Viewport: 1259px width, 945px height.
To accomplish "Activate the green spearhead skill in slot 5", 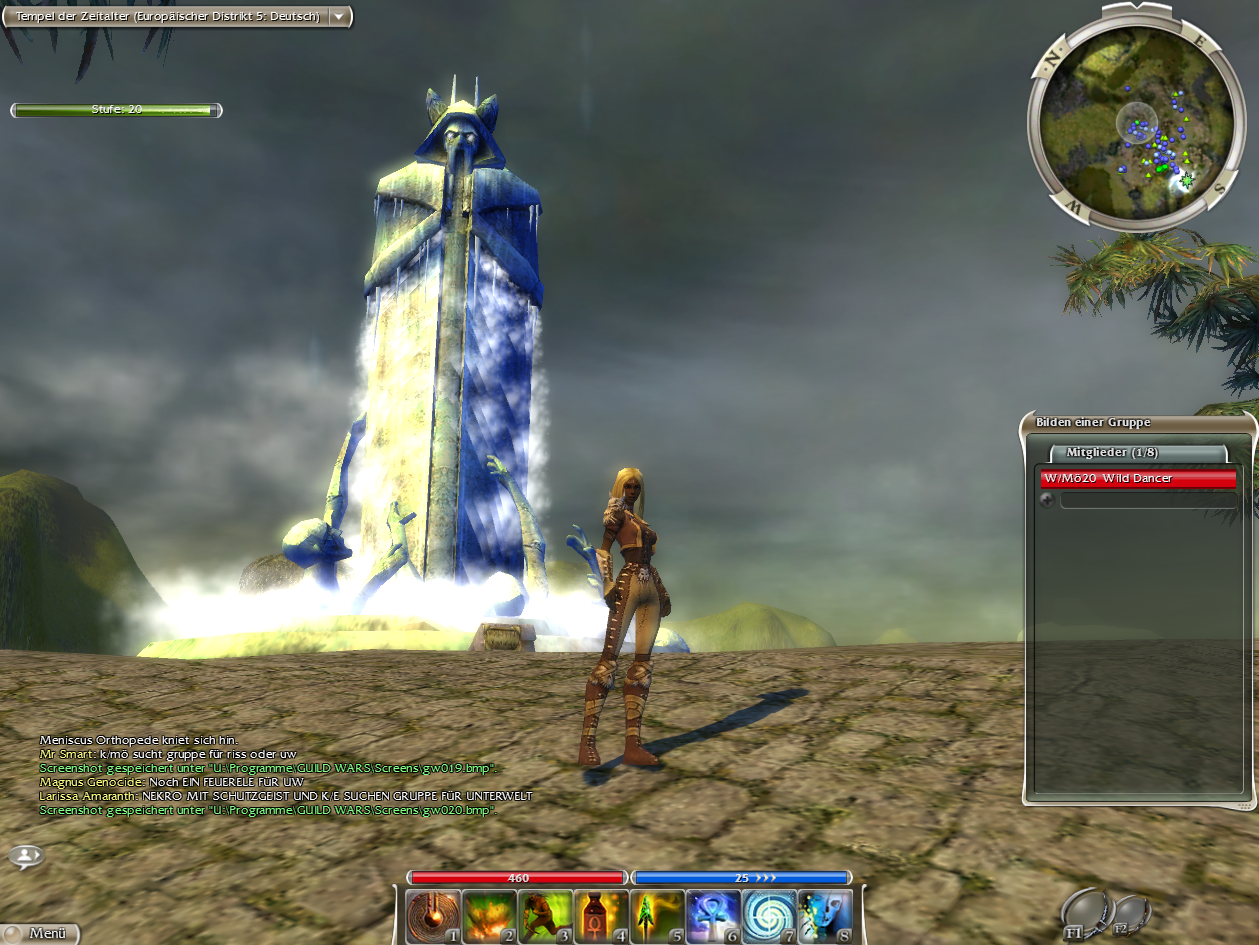I will (x=658, y=916).
